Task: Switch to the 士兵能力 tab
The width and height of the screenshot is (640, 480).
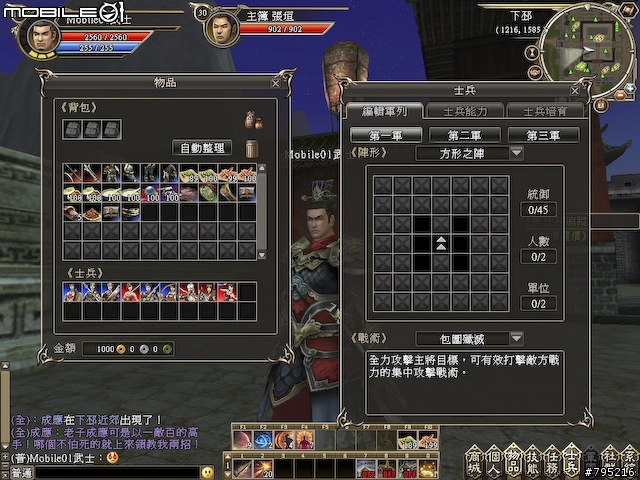Action: [x=464, y=111]
